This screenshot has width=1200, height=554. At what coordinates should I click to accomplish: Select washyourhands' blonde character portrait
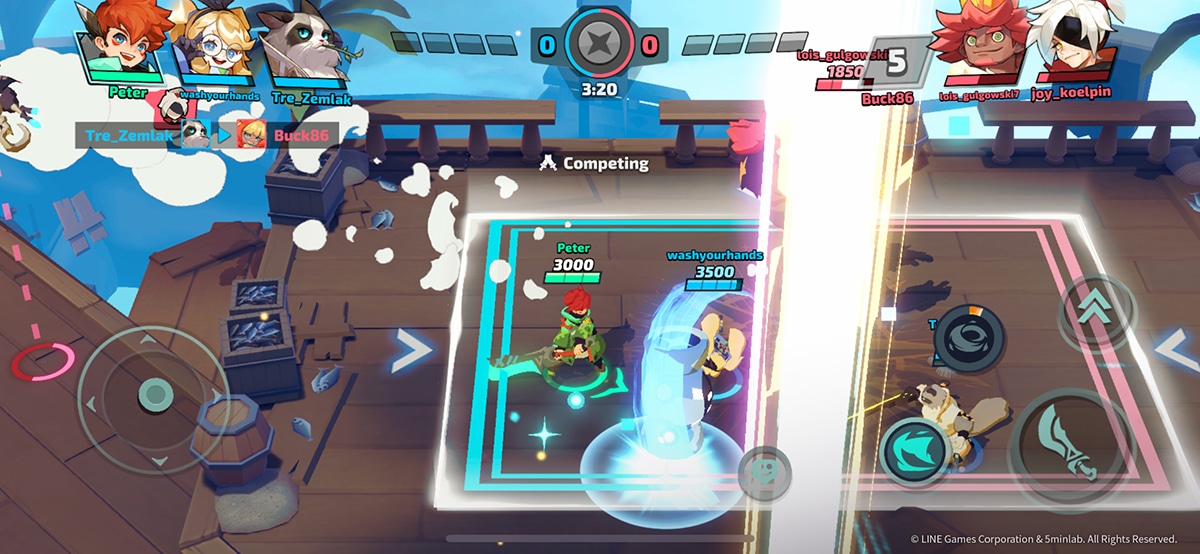[213, 45]
